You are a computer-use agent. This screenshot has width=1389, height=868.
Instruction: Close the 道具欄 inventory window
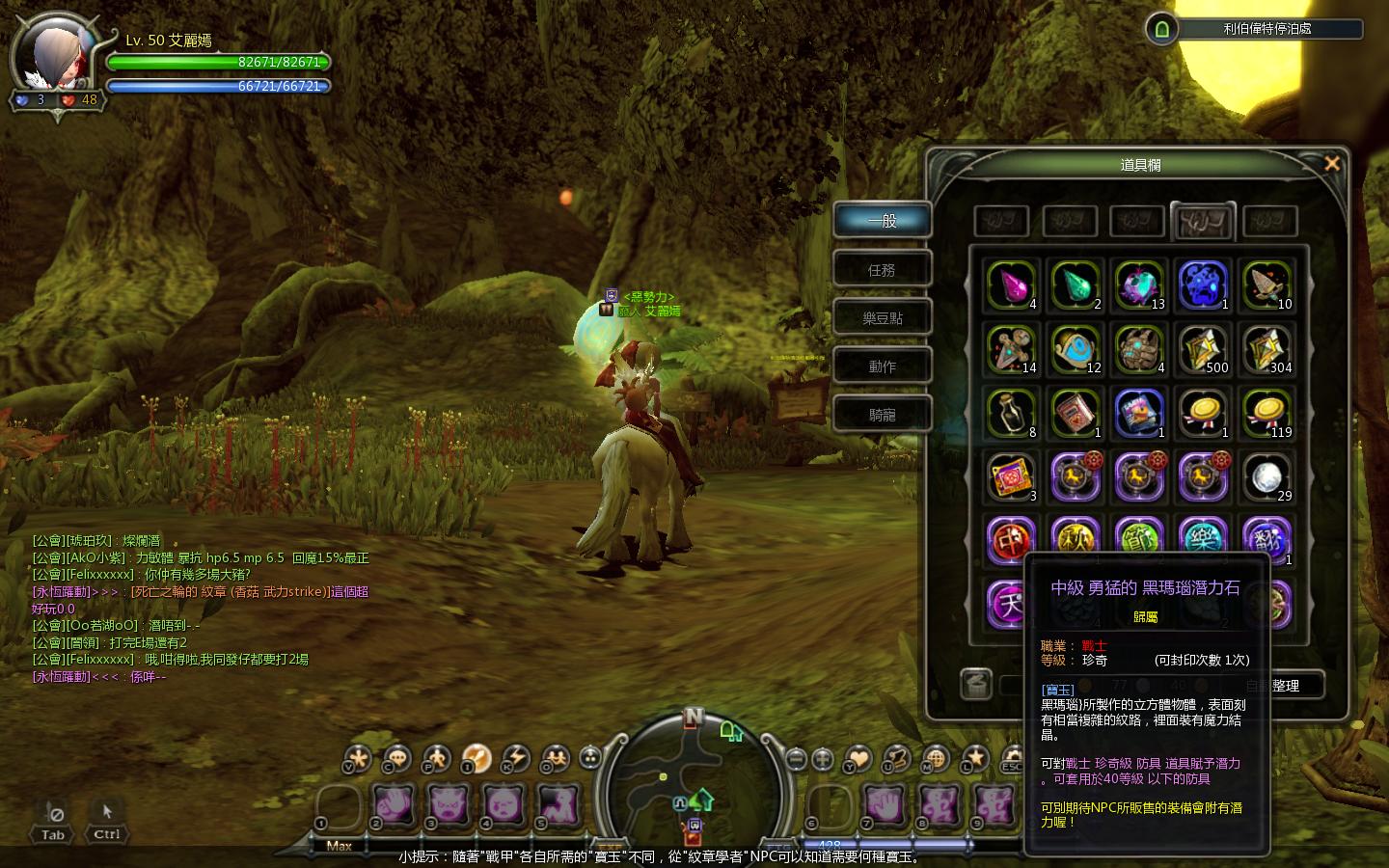pyautogui.click(x=1332, y=164)
